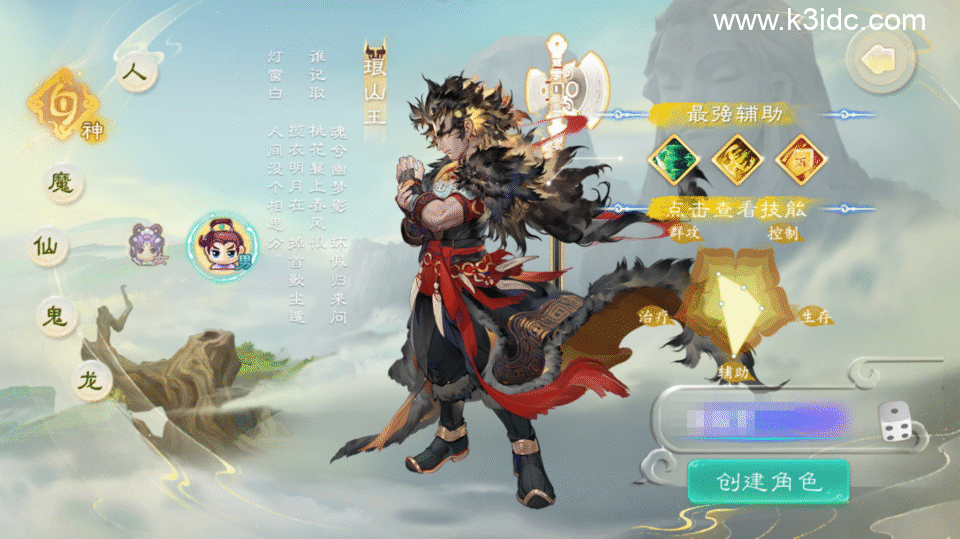Choose the purple-haired female character avatar
Image resolution: width=960 pixels, height=539 pixels.
(x=148, y=244)
